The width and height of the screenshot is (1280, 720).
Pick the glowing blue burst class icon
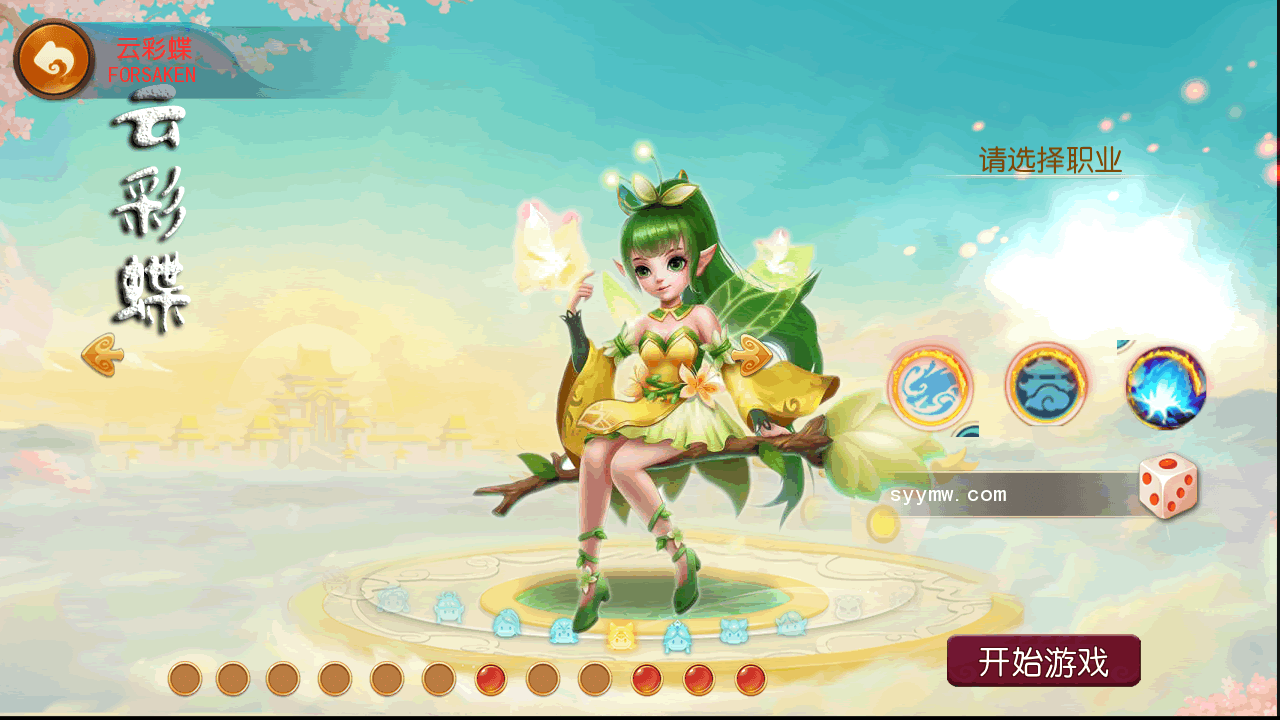pos(1165,387)
